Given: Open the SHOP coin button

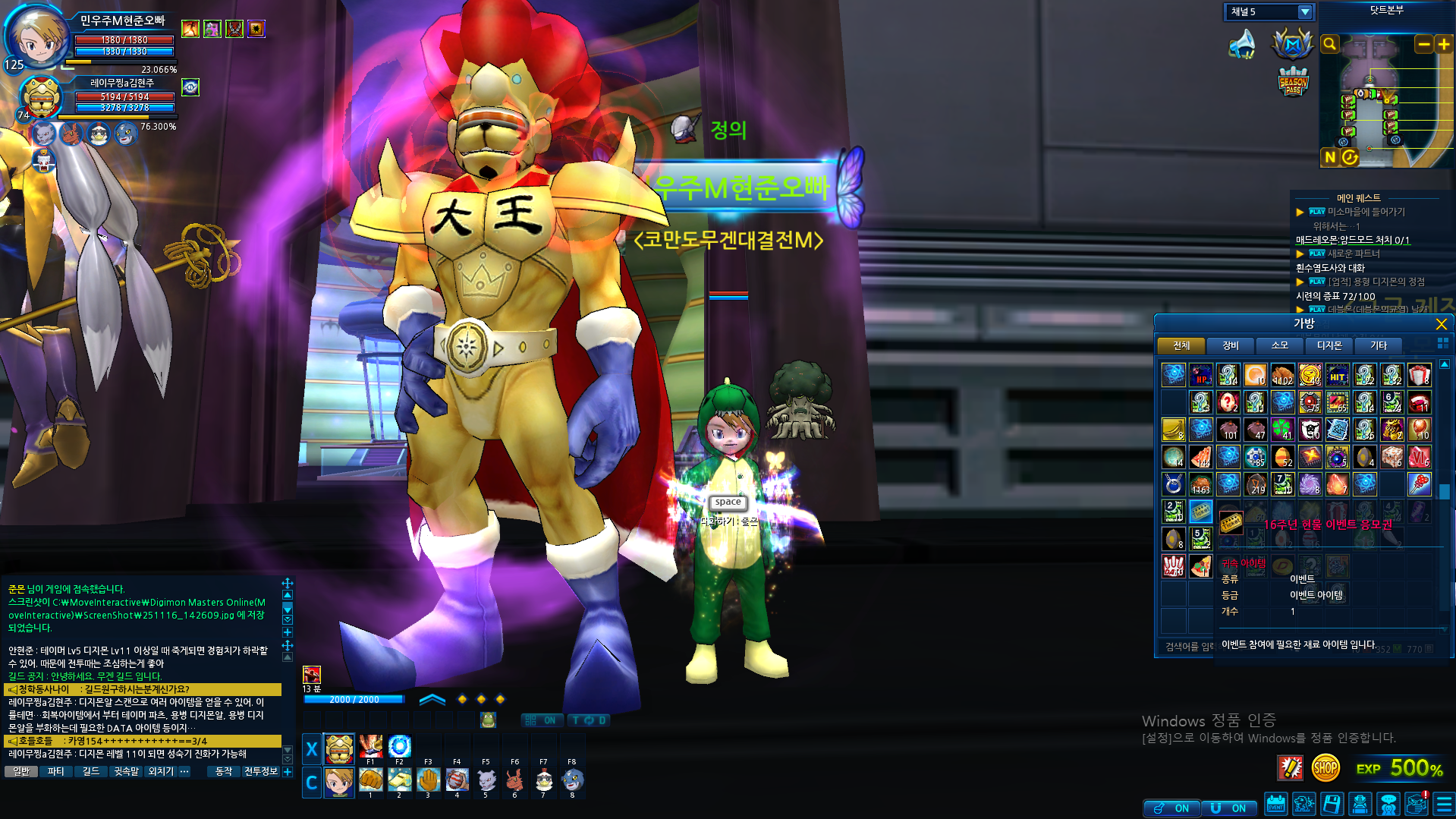Looking at the screenshot, I should [x=1325, y=768].
